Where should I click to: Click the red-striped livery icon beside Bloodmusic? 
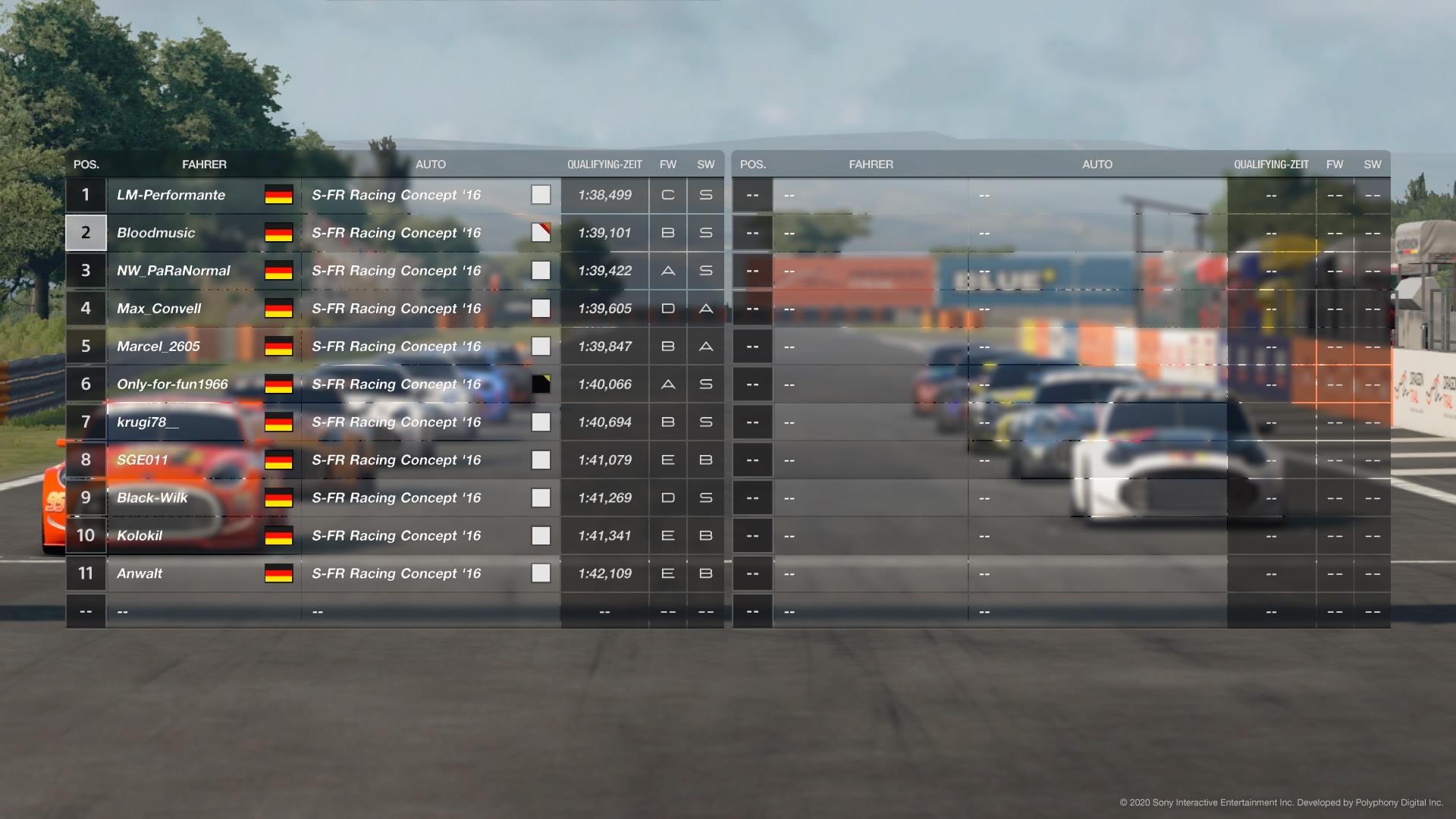tap(541, 233)
